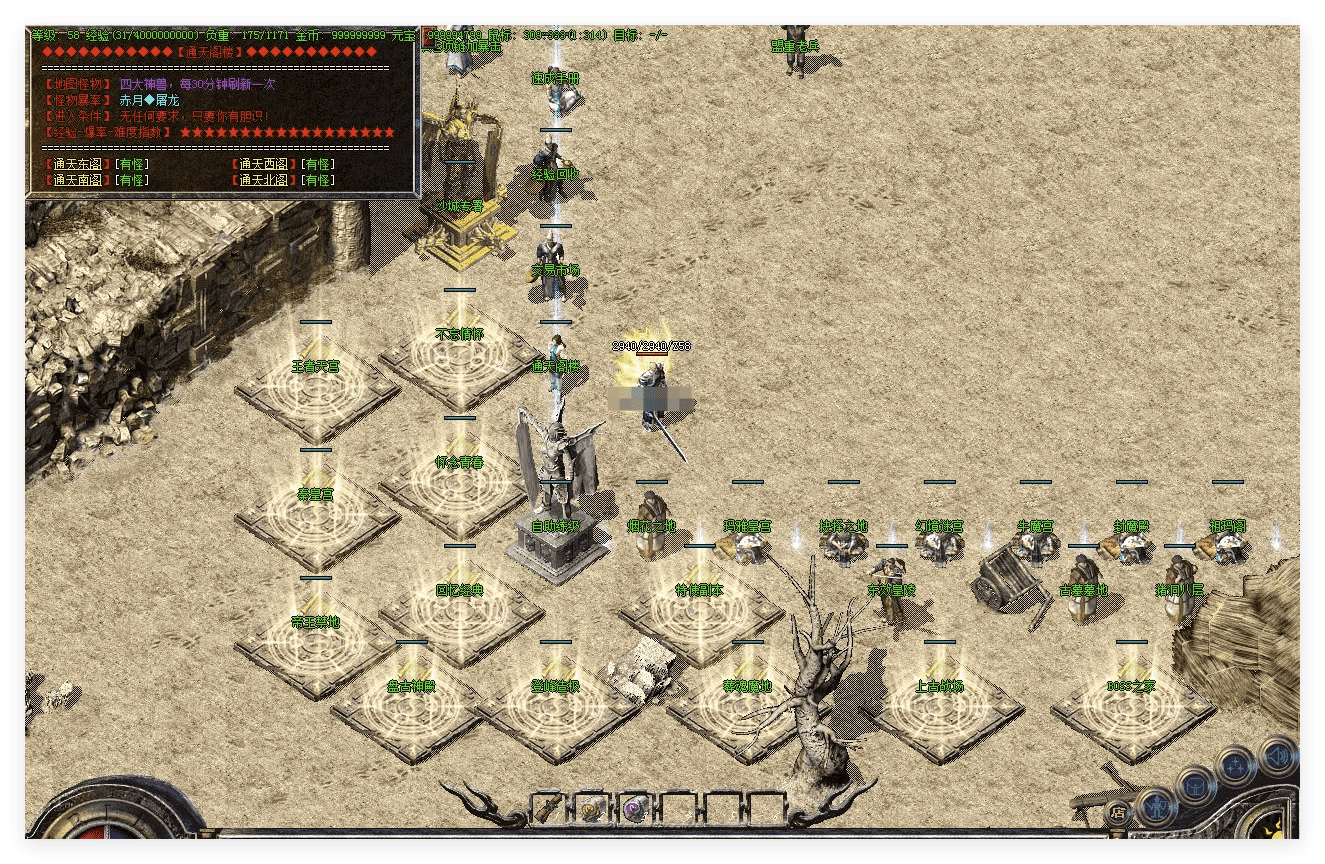
Task: Open the shop with the 店 button
Action: (x=1118, y=812)
